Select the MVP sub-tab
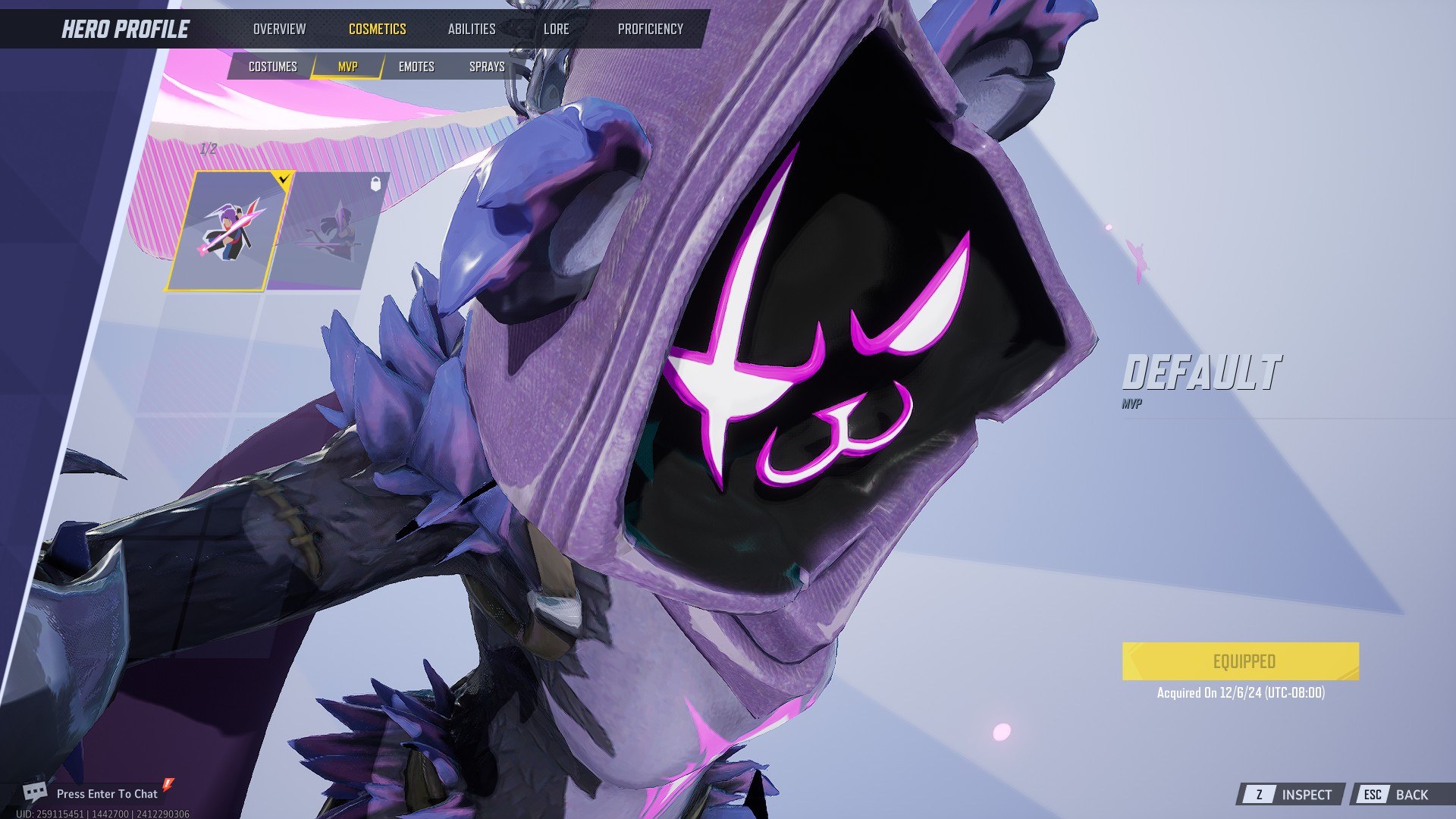 click(347, 66)
